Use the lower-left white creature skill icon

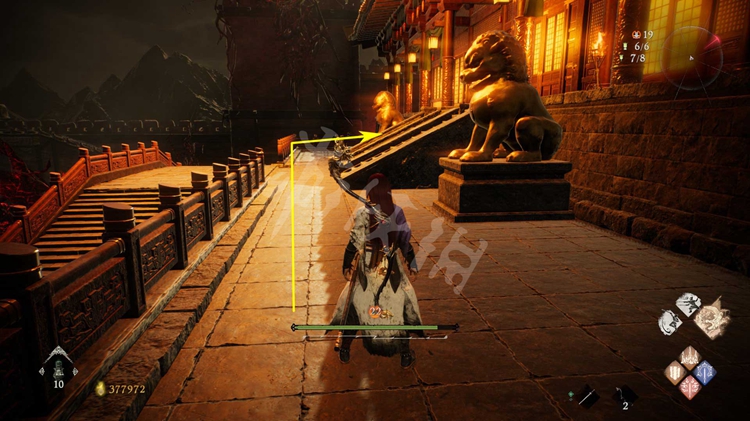pos(670,323)
